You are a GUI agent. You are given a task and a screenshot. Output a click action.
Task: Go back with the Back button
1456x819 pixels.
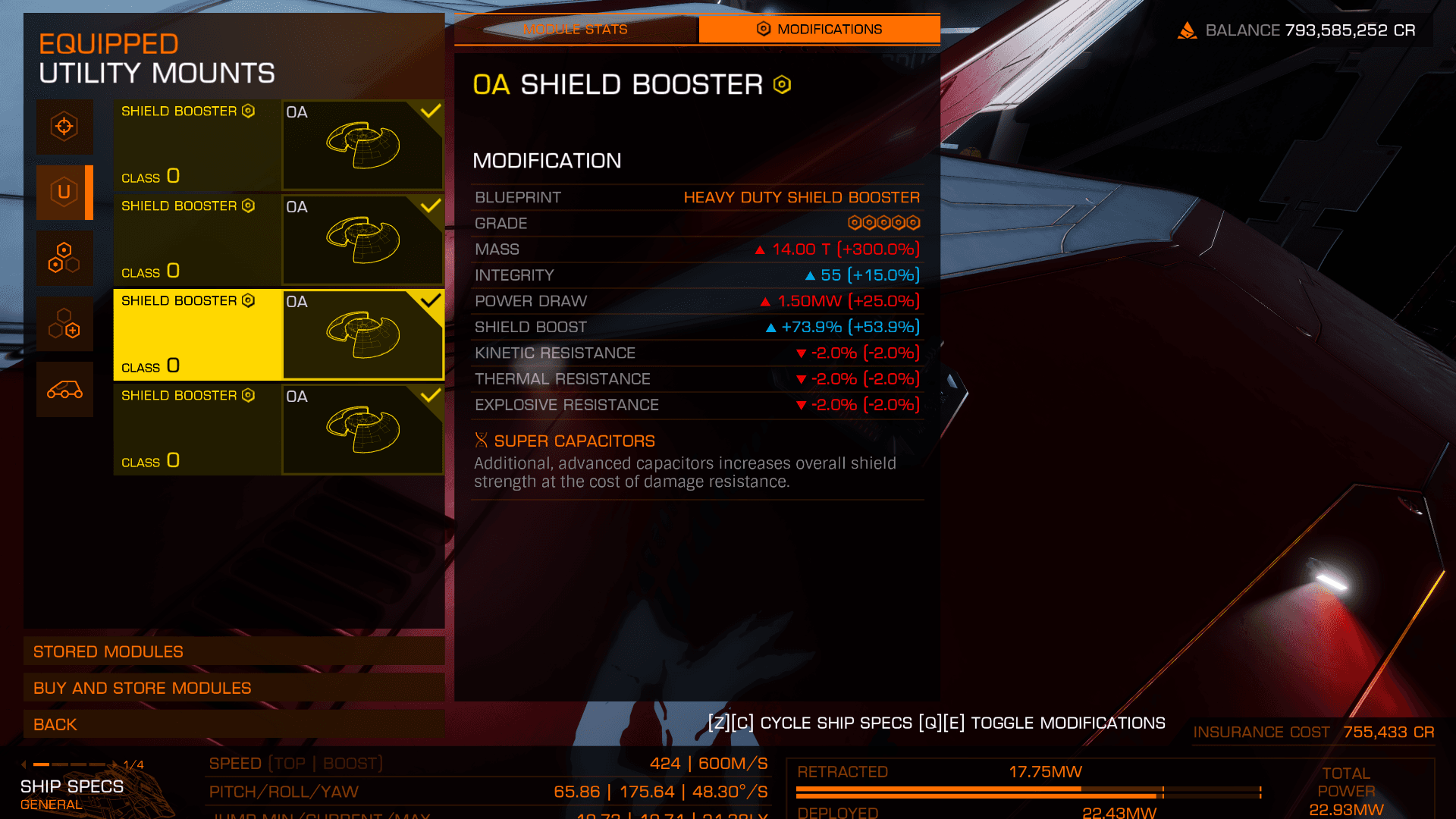[234, 724]
